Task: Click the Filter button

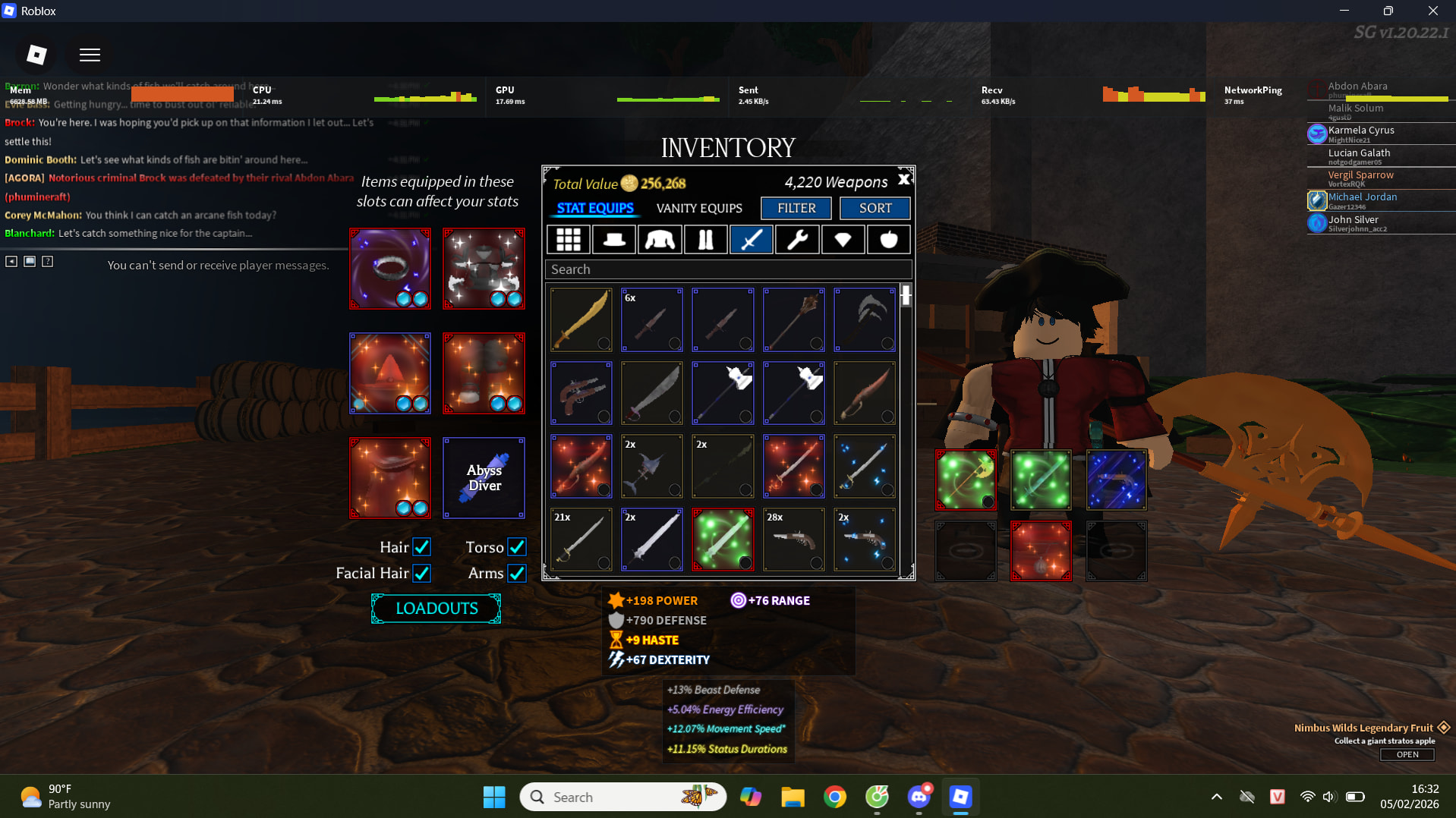Action: click(796, 208)
